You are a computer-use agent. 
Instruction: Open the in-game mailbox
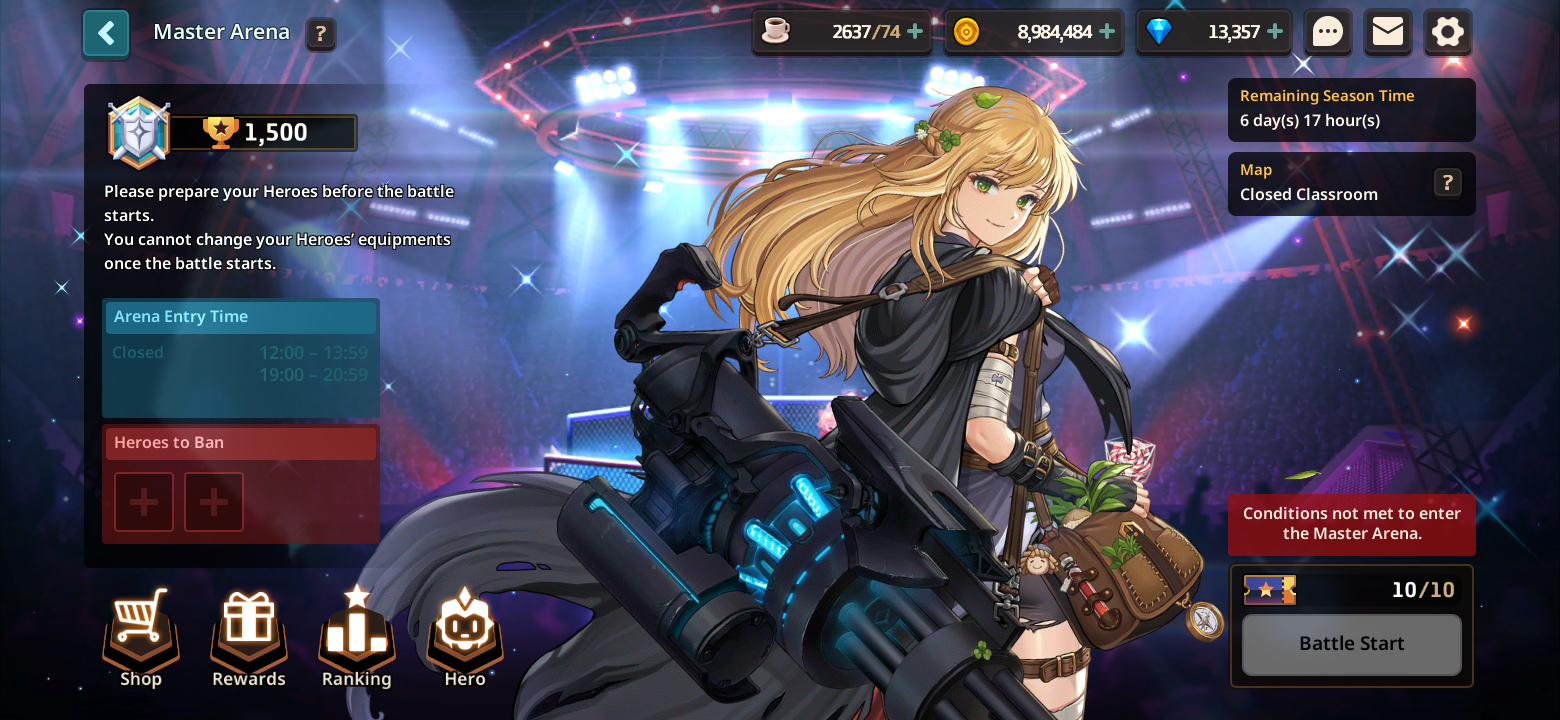click(1388, 31)
